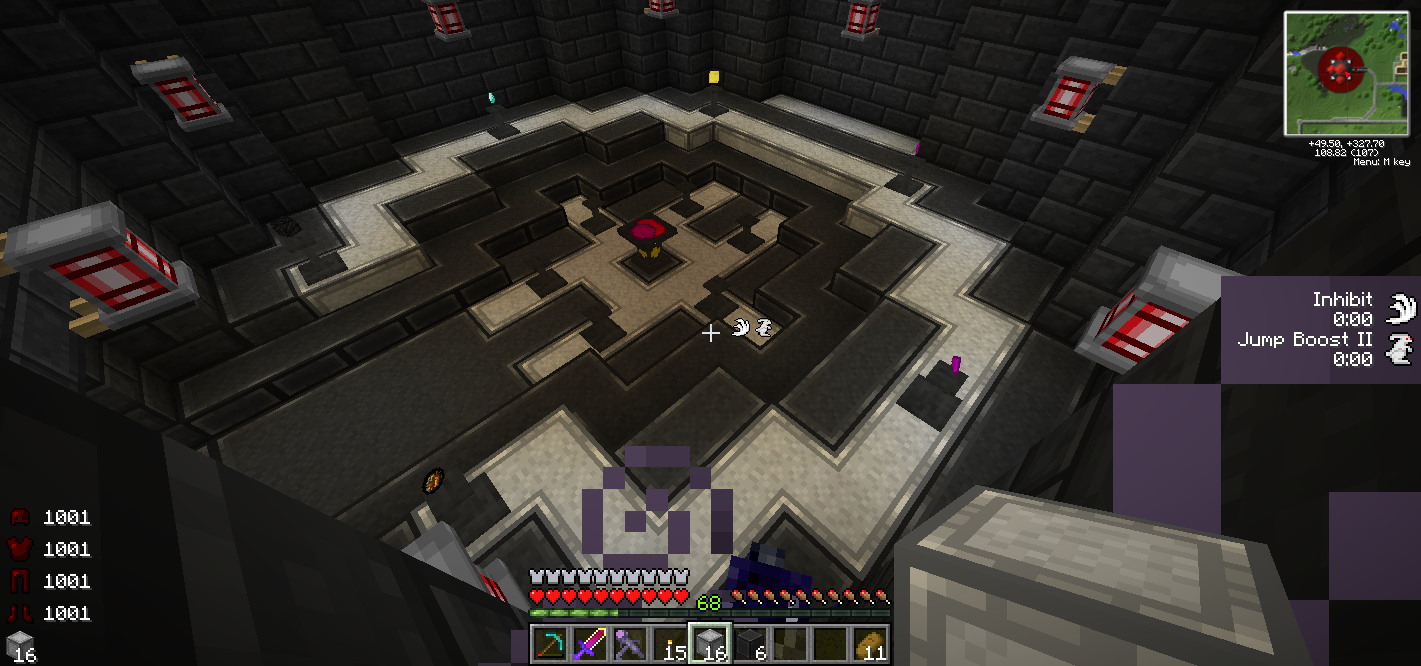Click the red boots armor icon
Viewport: 1421px width, 666px height.
20,613
